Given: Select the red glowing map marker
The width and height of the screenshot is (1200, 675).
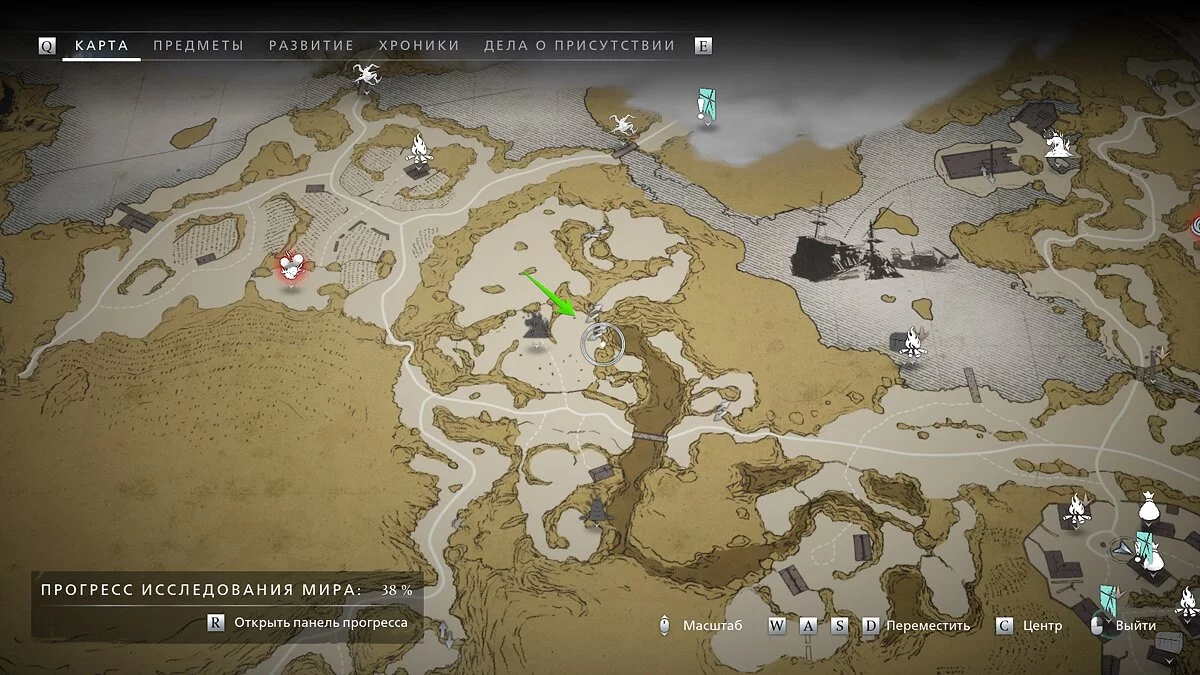Looking at the screenshot, I should [x=291, y=266].
